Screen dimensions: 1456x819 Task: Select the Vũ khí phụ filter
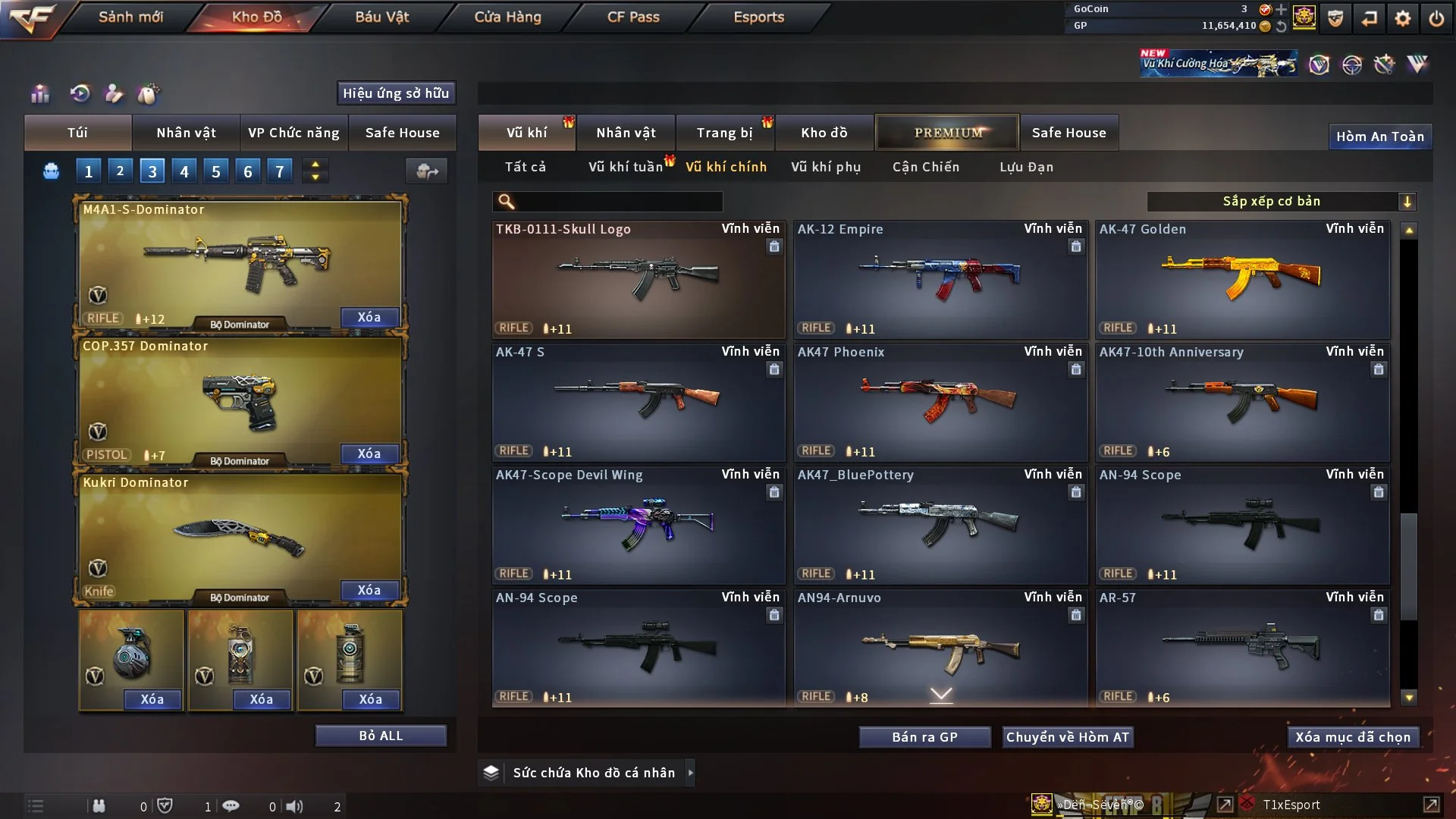[x=826, y=167]
